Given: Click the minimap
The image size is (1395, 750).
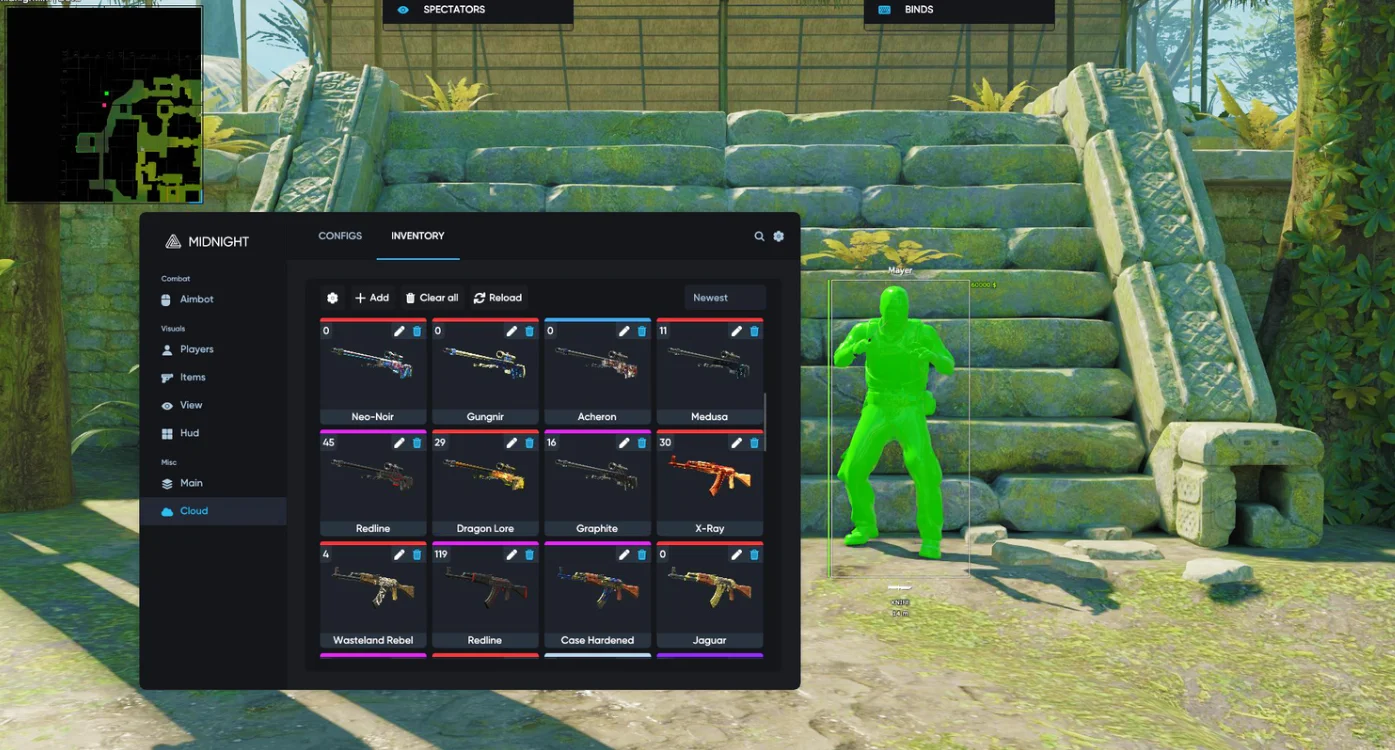Looking at the screenshot, I should pyautogui.click(x=104, y=104).
